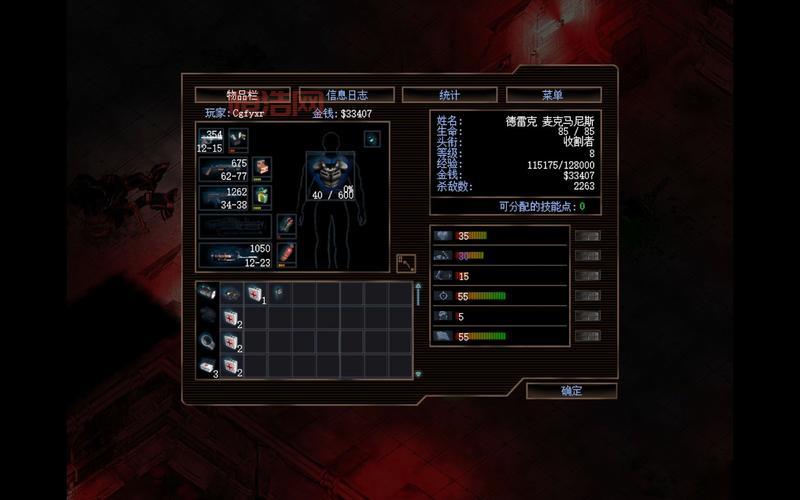Viewport: 800px width, 500px height.
Task: Switch to the 物品栏 inventory tab
Action: [x=242, y=95]
